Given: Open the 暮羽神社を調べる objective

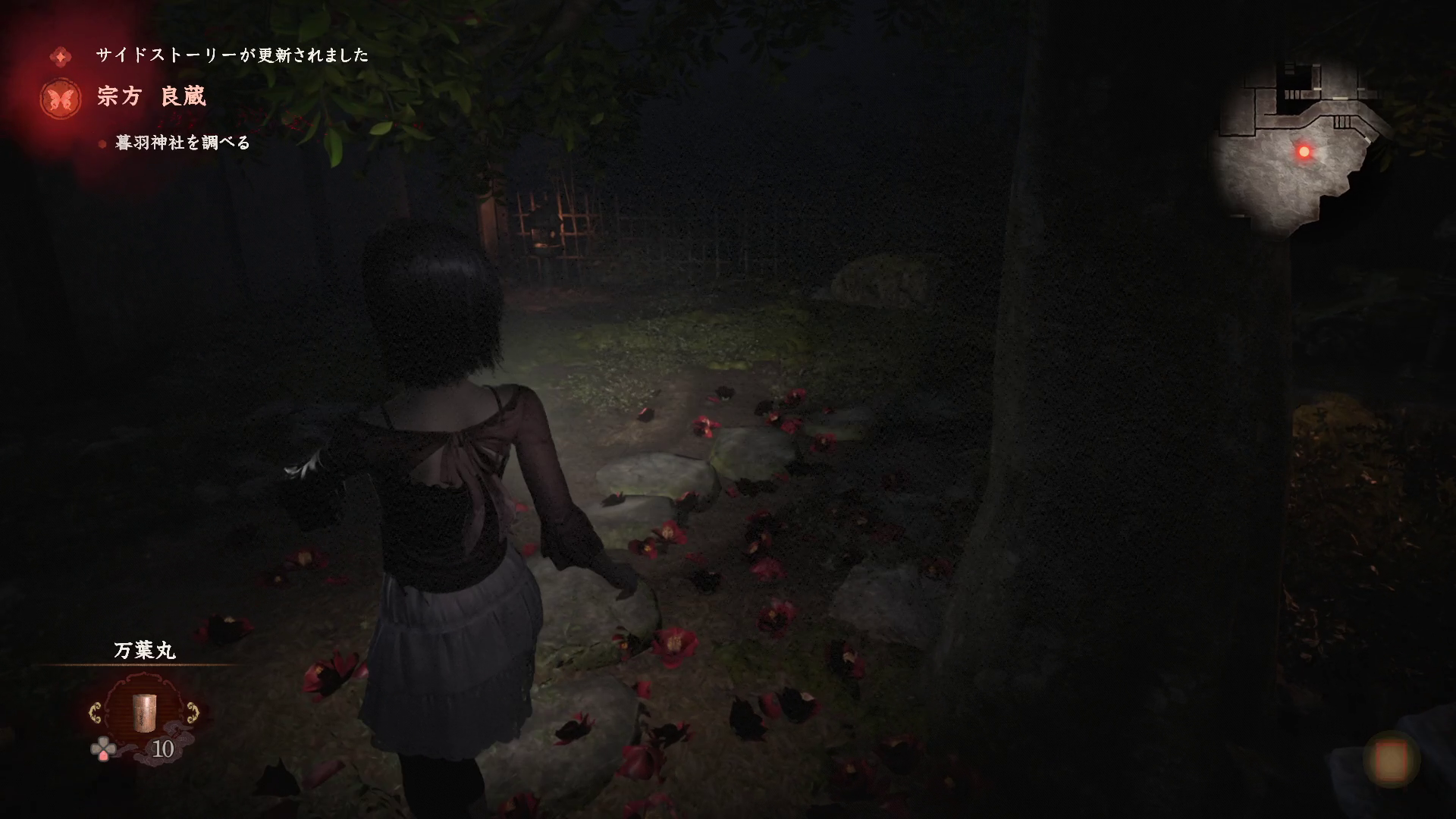Looking at the screenshot, I should point(182,143).
